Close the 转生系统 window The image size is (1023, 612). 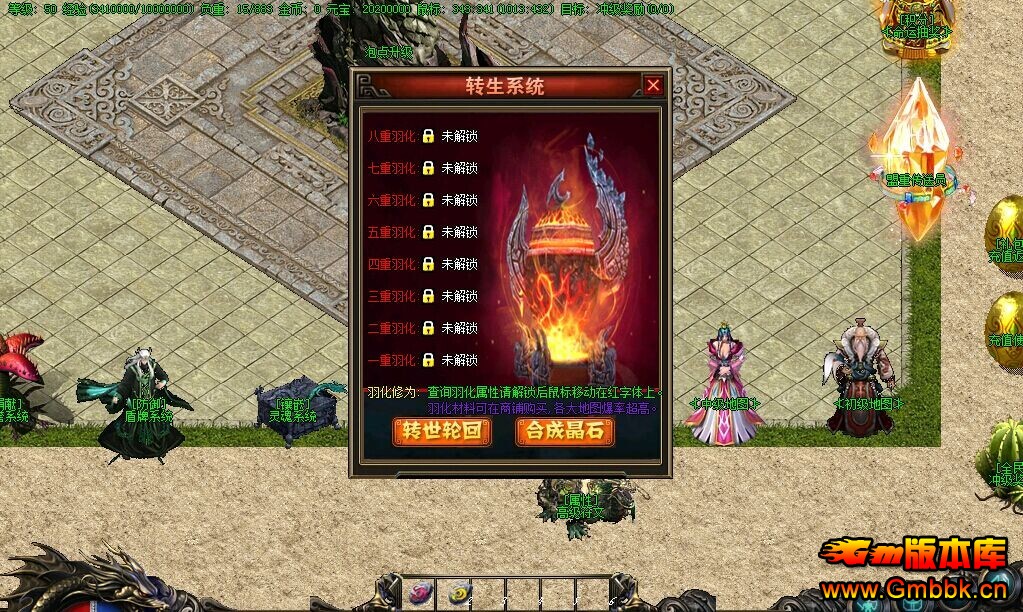(653, 86)
